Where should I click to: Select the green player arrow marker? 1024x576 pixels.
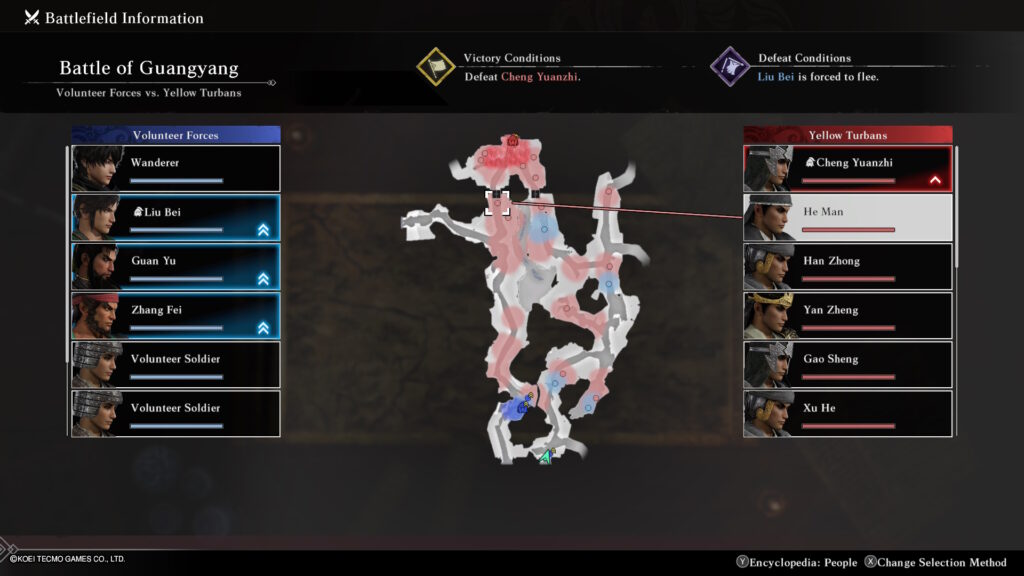click(x=545, y=457)
